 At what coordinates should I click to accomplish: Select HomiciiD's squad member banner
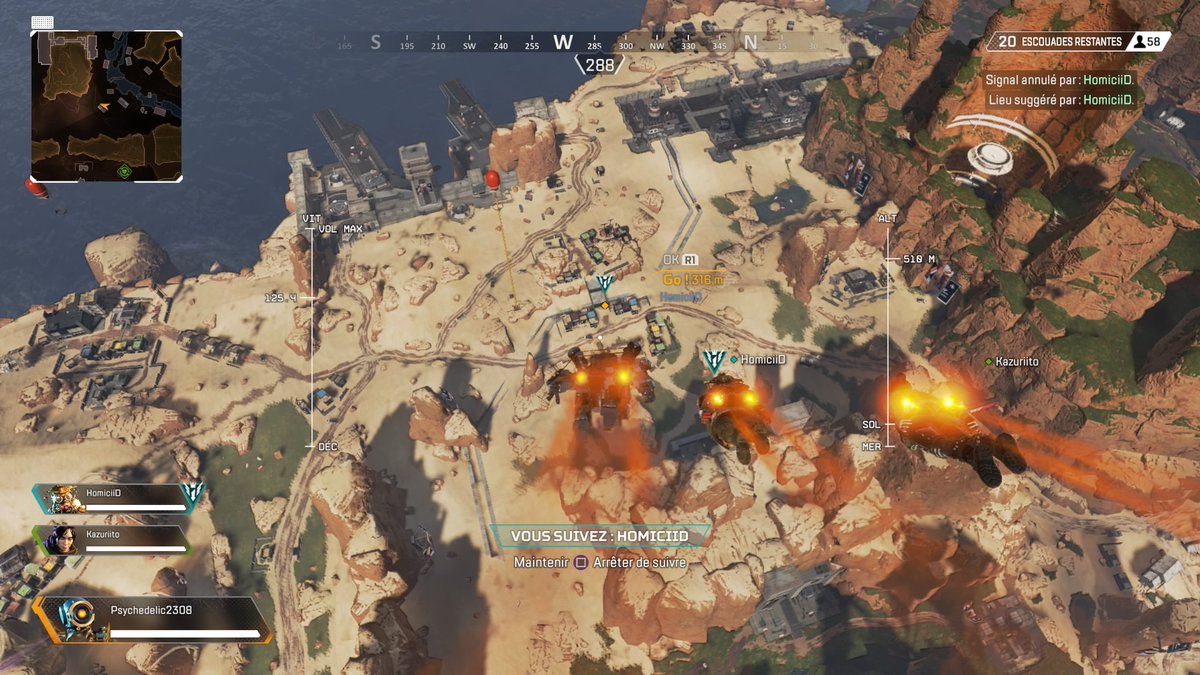[x=120, y=498]
